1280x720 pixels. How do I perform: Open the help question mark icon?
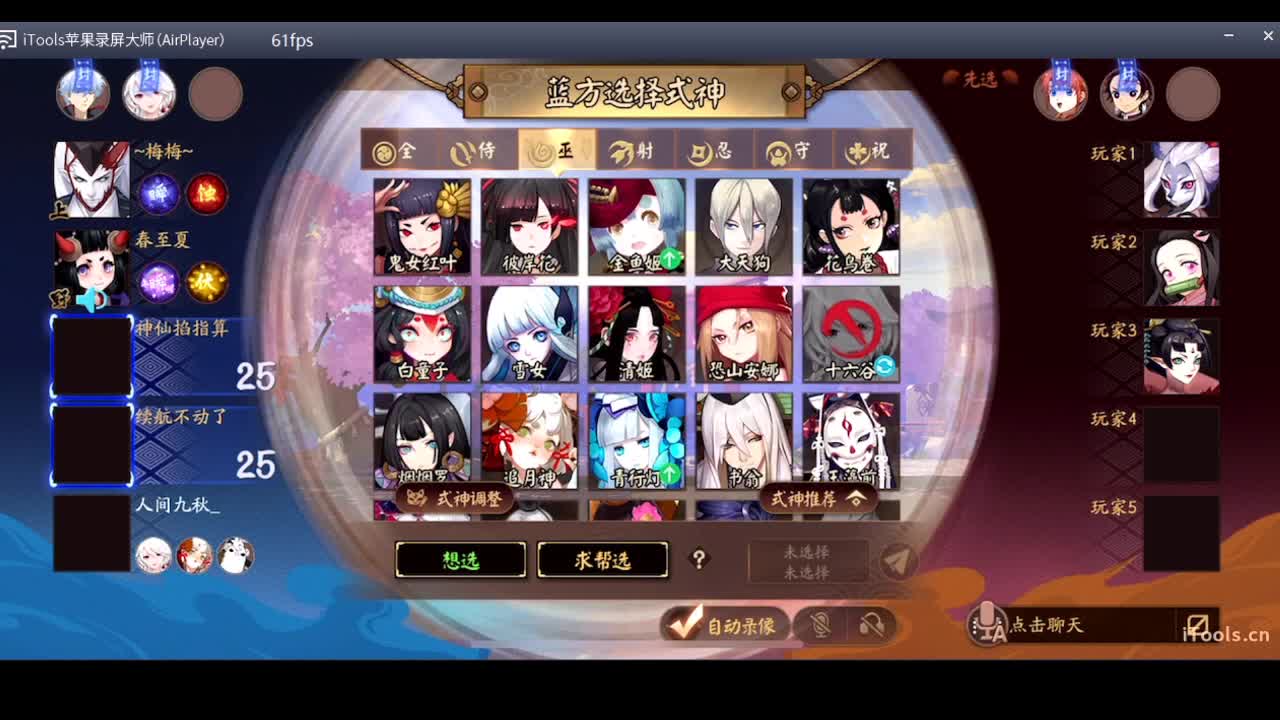click(700, 560)
